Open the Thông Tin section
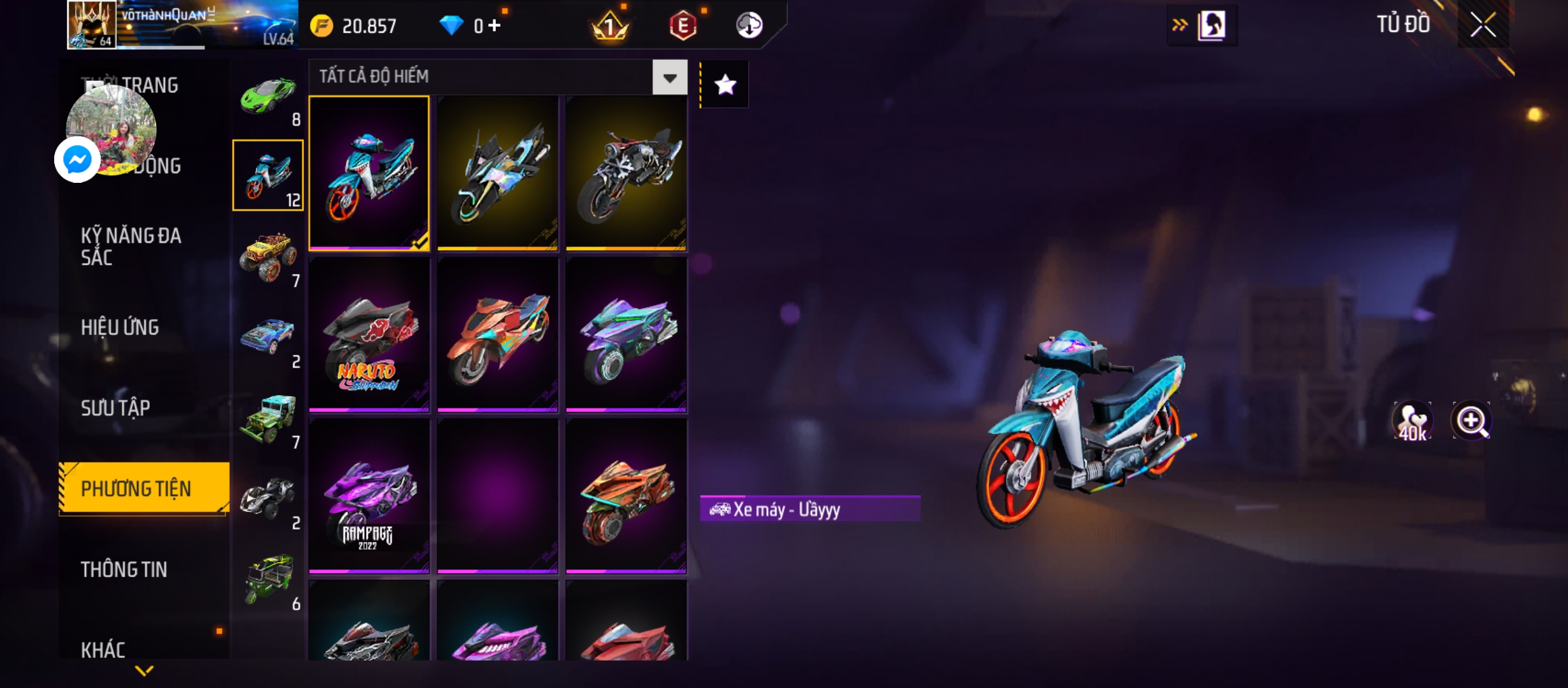1568x688 pixels. (124, 570)
